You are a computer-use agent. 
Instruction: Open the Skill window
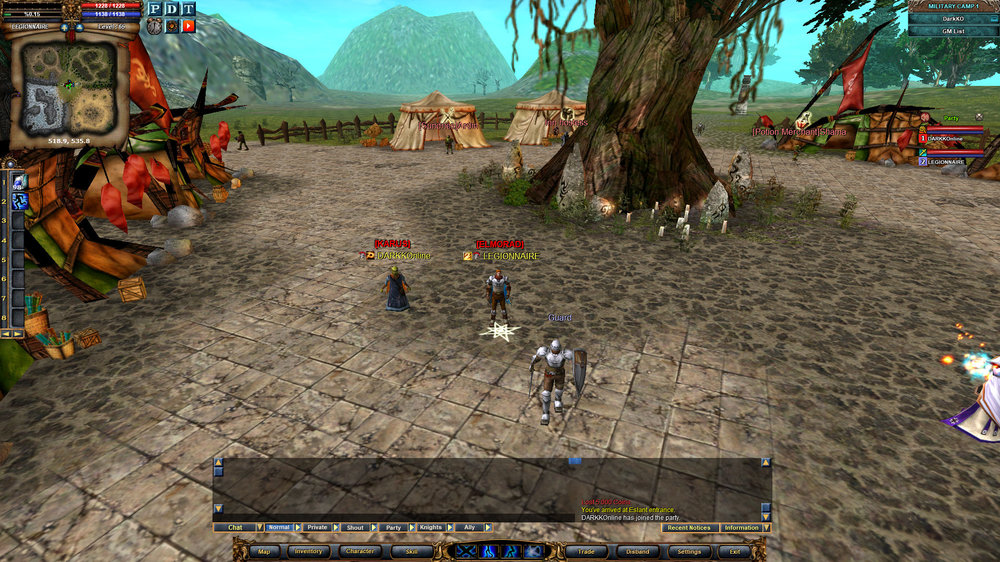(x=411, y=551)
